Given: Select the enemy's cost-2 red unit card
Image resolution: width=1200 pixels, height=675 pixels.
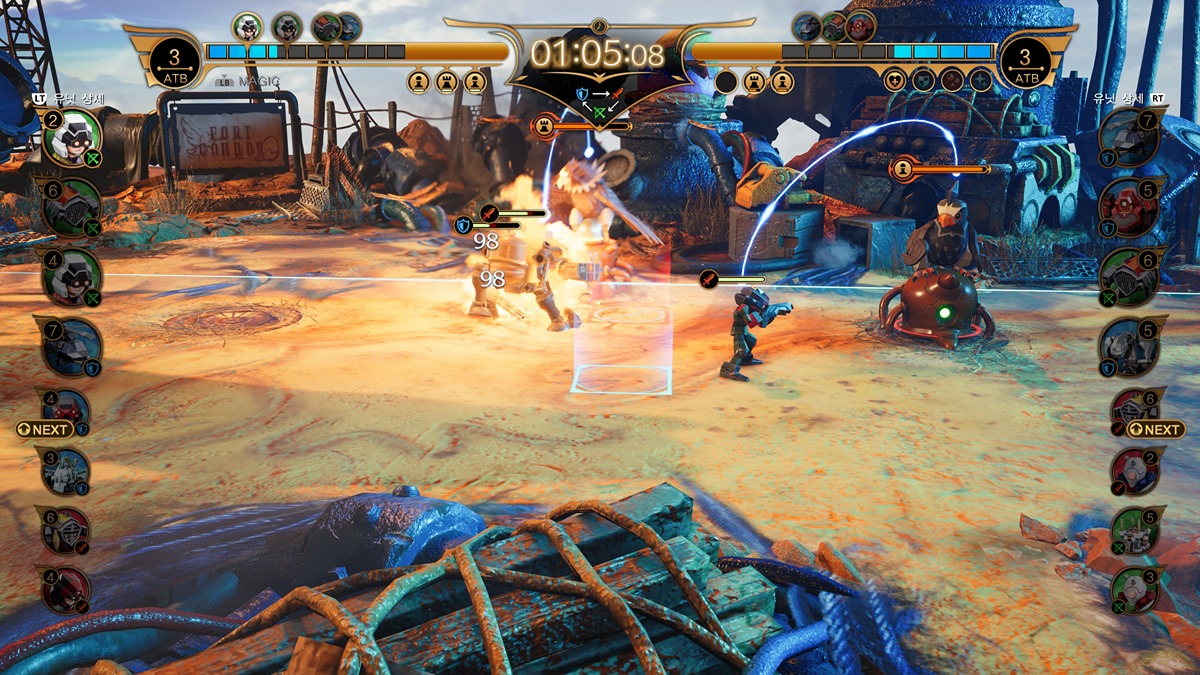Looking at the screenshot, I should coord(1135,470).
